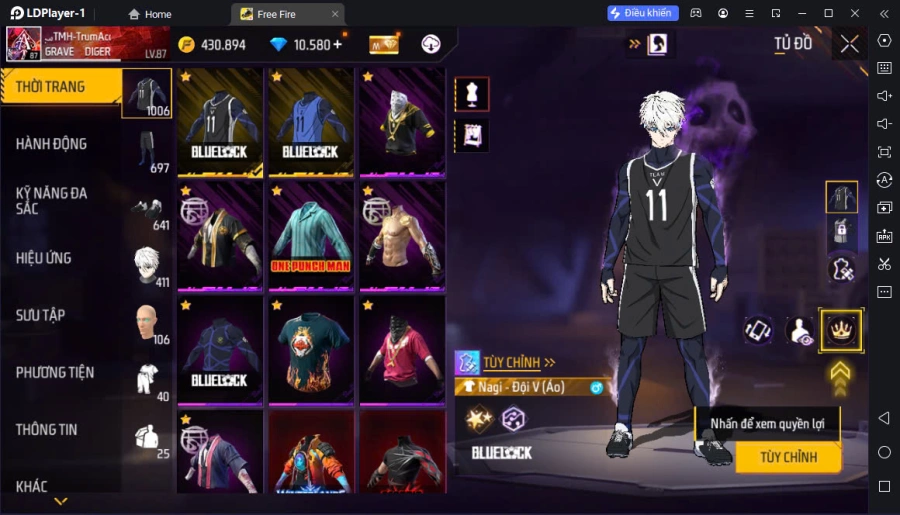Add diamonds with the plus button
This screenshot has height=515, width=900.
click(x=337, y=45)
